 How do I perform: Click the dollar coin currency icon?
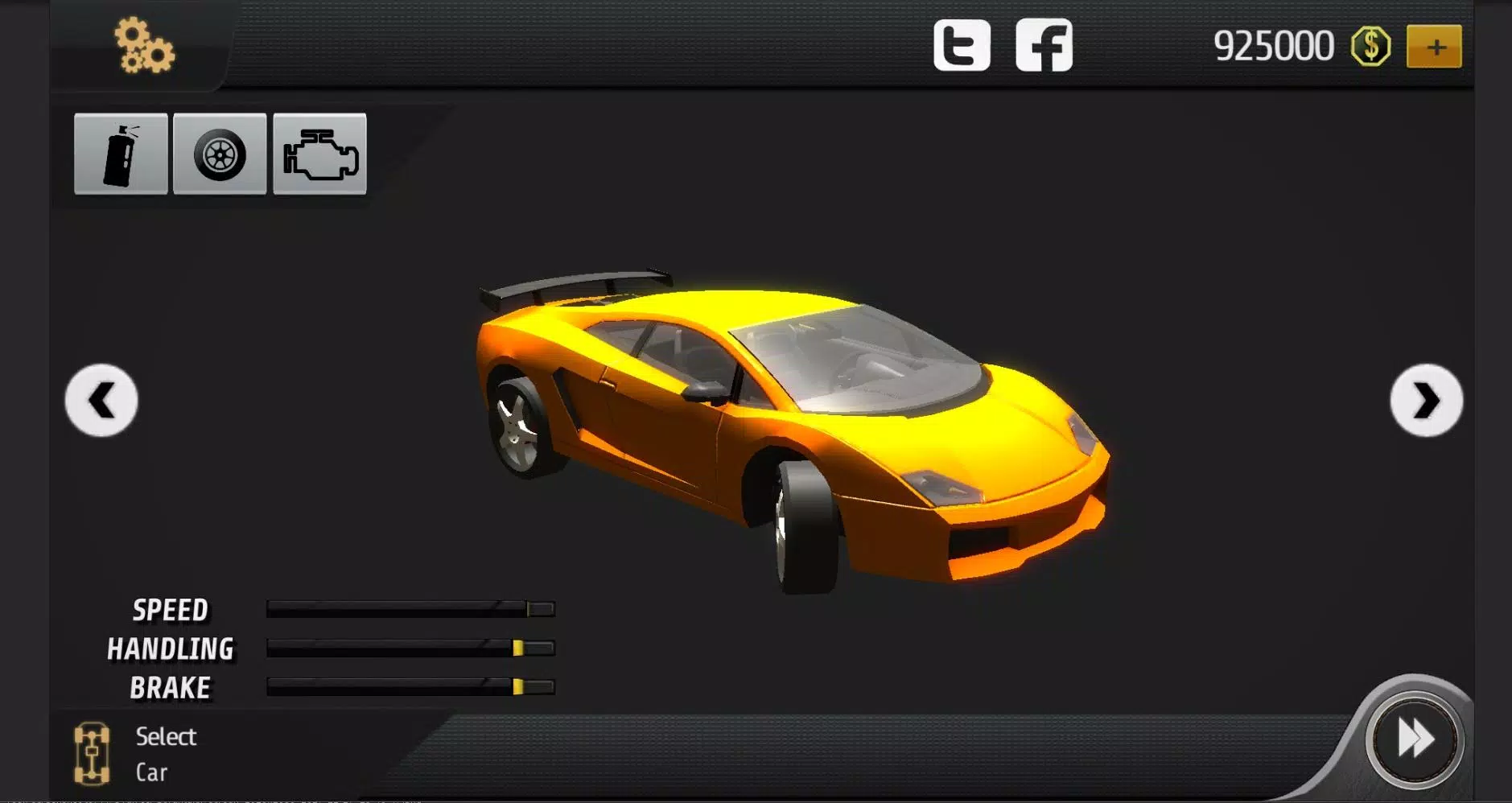tap(1370, 45)
